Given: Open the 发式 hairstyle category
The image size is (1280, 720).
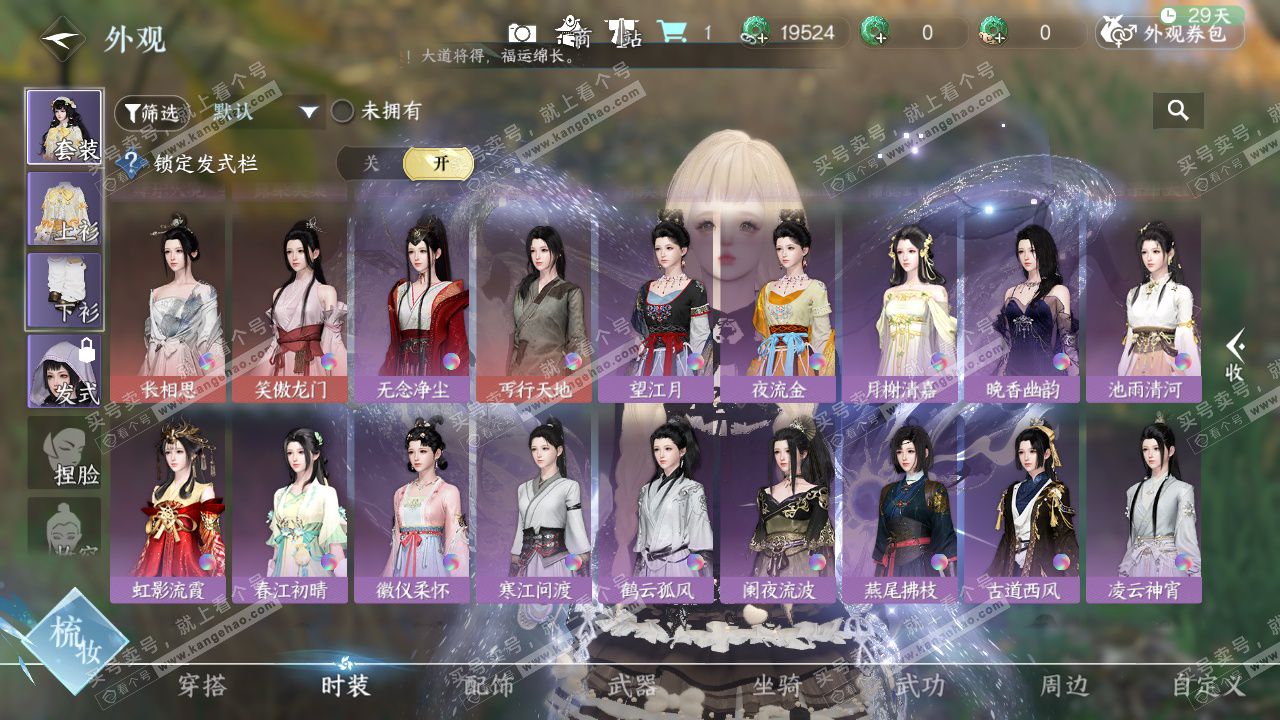Looking at the screenshot, I should click(x=64, y=371).
